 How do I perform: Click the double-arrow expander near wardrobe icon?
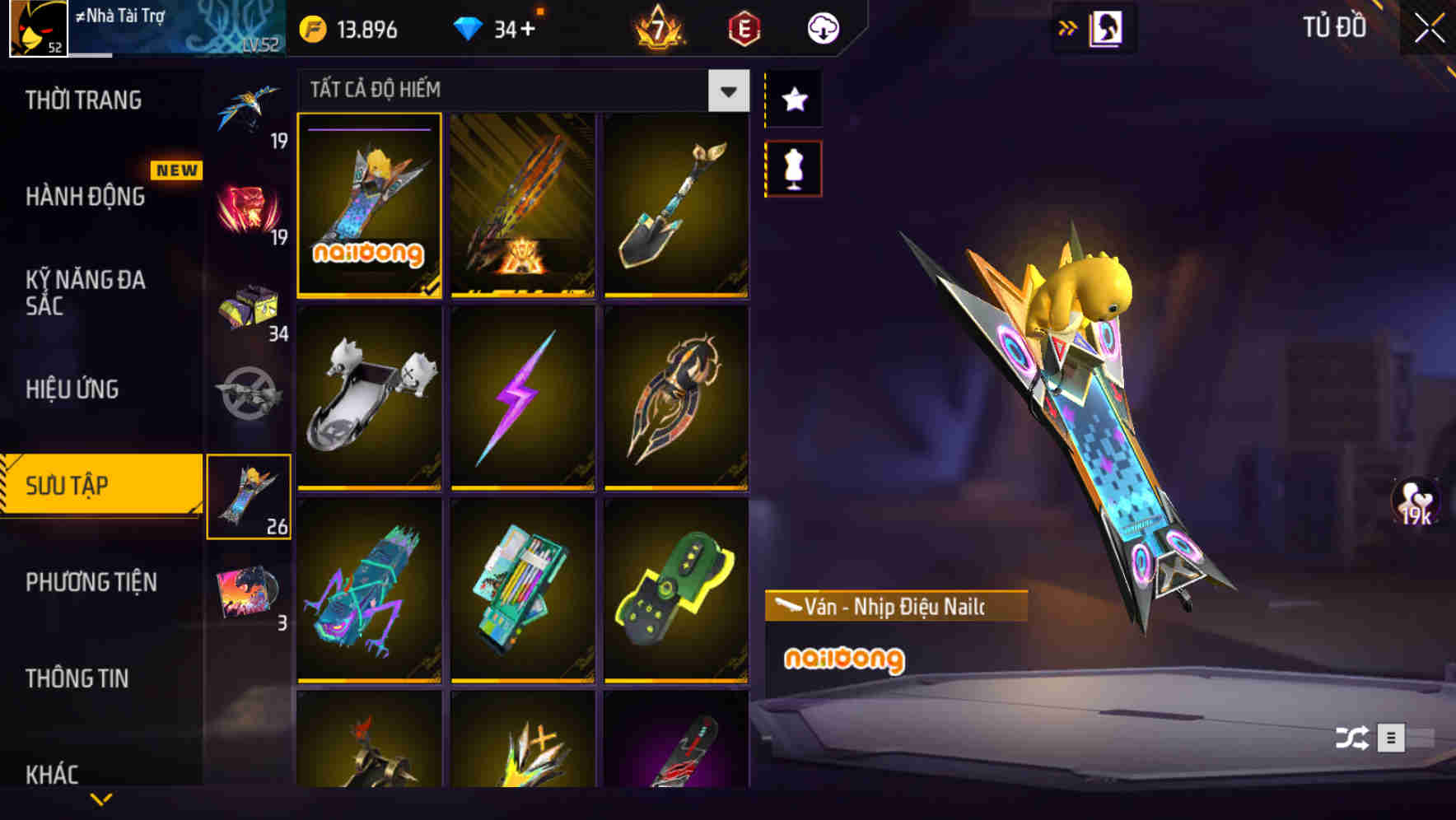pyautogui.click(x=1068, y=27)
